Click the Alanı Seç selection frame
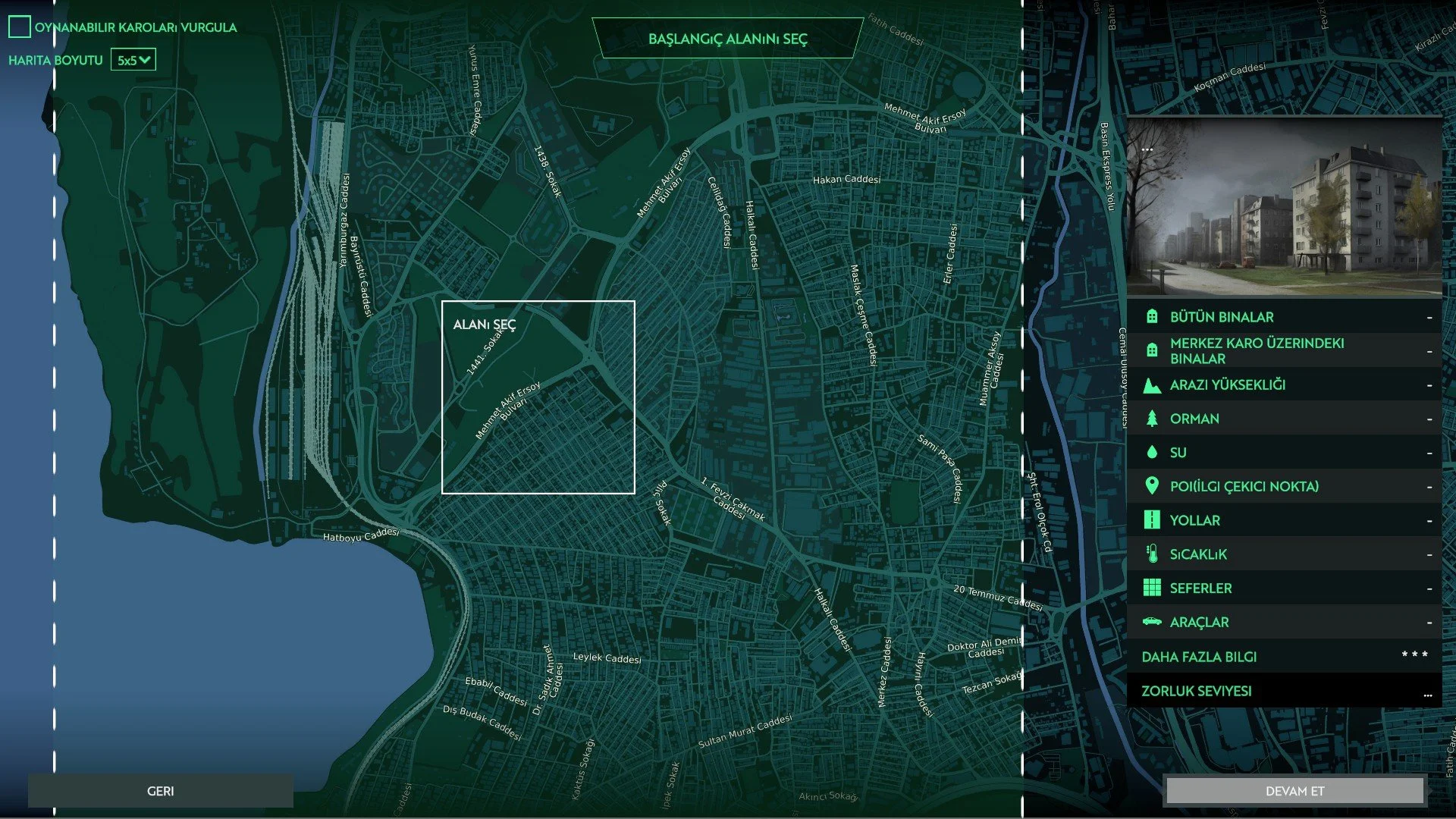Screen dimensions: 1456x819 click(x=538, y=397)
